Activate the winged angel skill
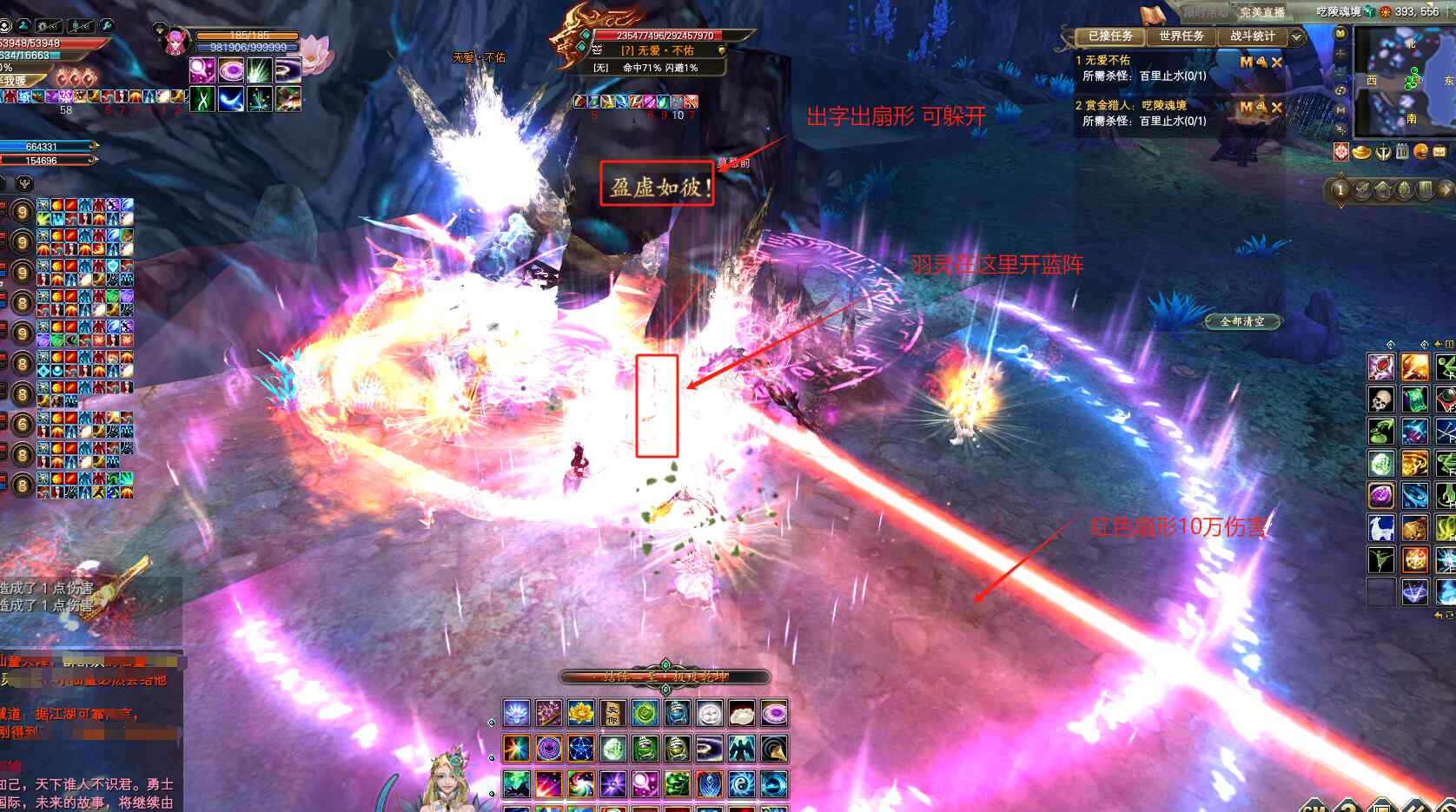1456x812 pixels. pos(741,748)
